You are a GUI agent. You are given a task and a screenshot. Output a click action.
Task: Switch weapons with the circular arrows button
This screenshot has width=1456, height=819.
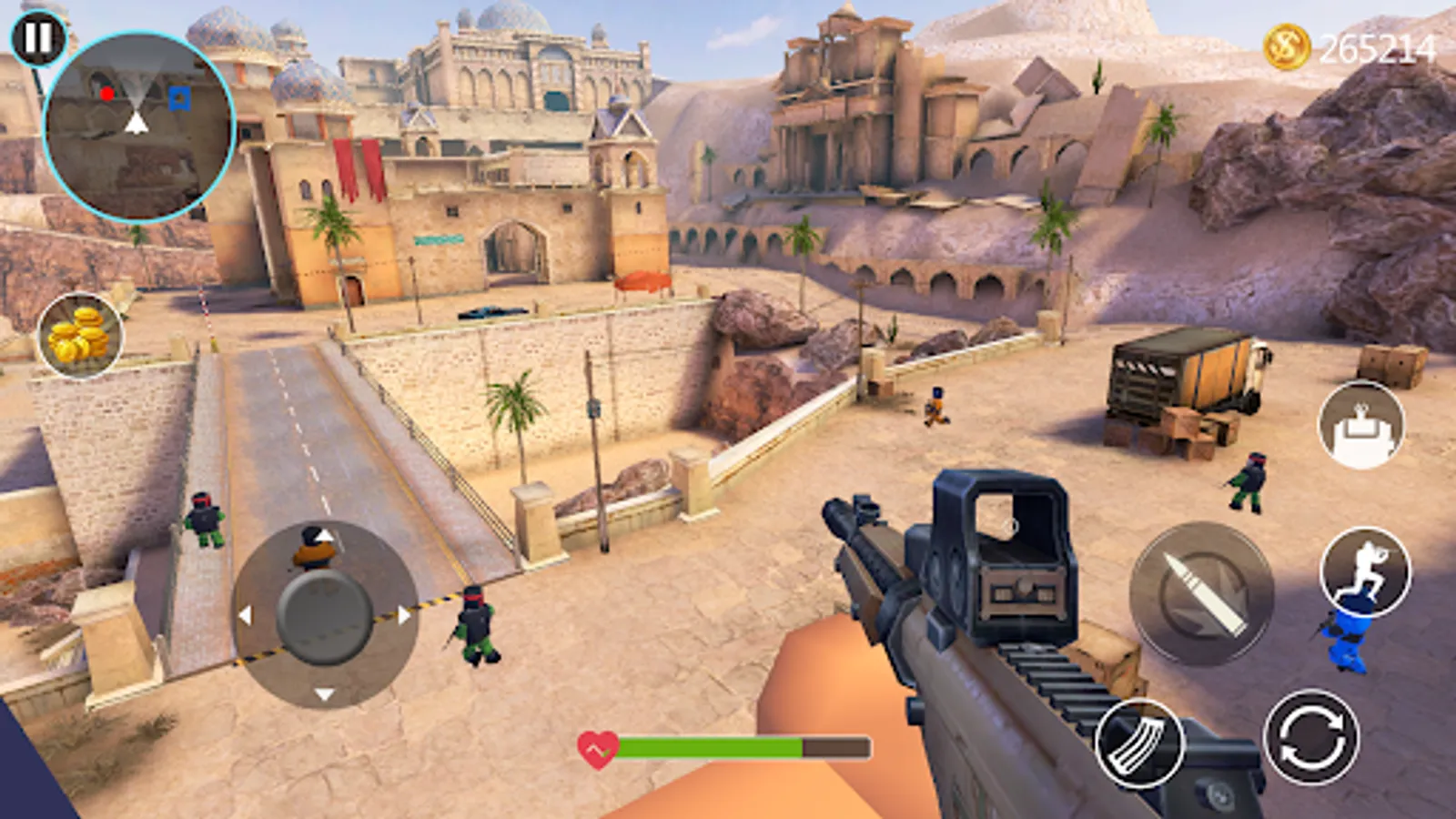pyautogui.click(x=1311, y=737)
